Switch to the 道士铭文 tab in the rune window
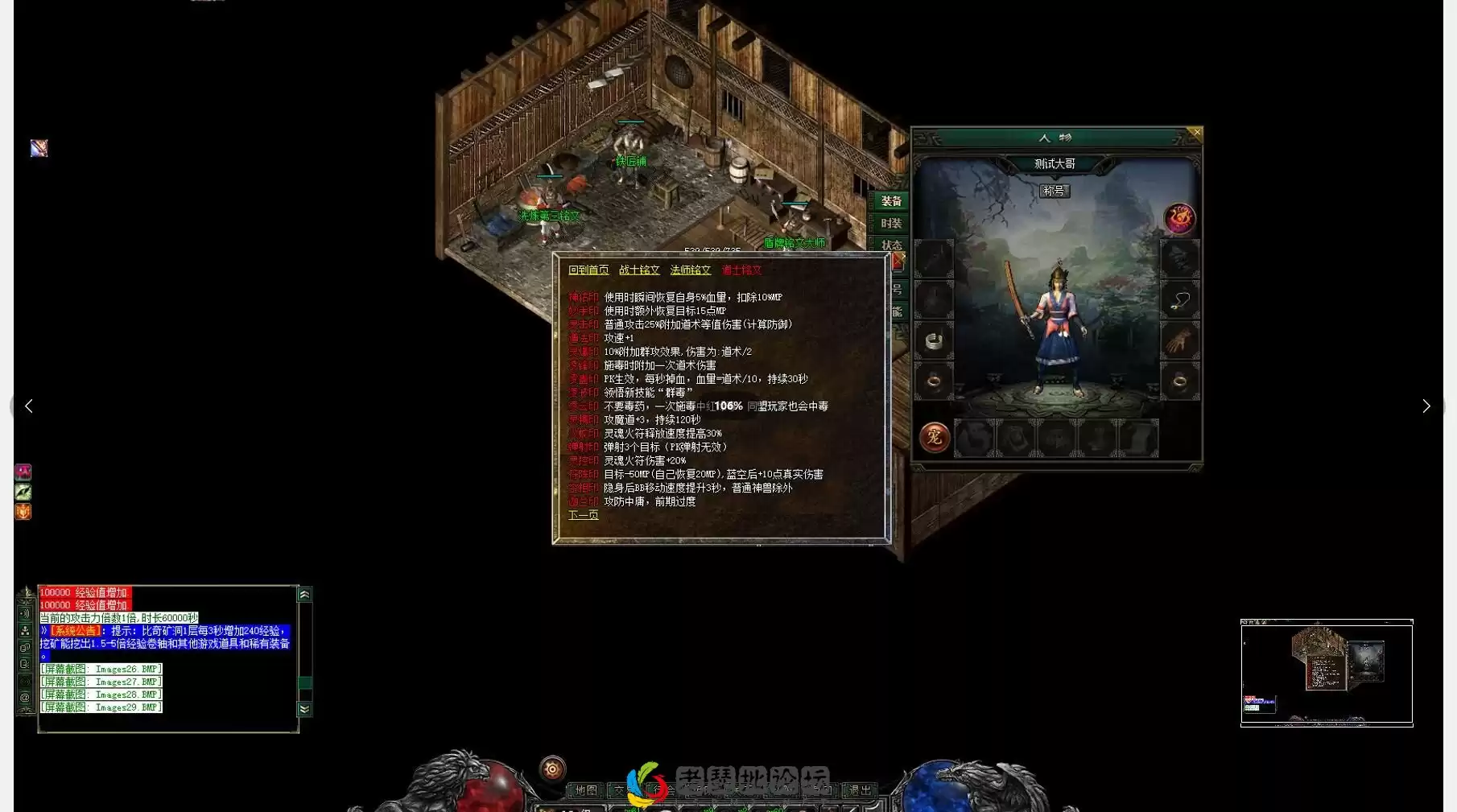 pos(742,270)
